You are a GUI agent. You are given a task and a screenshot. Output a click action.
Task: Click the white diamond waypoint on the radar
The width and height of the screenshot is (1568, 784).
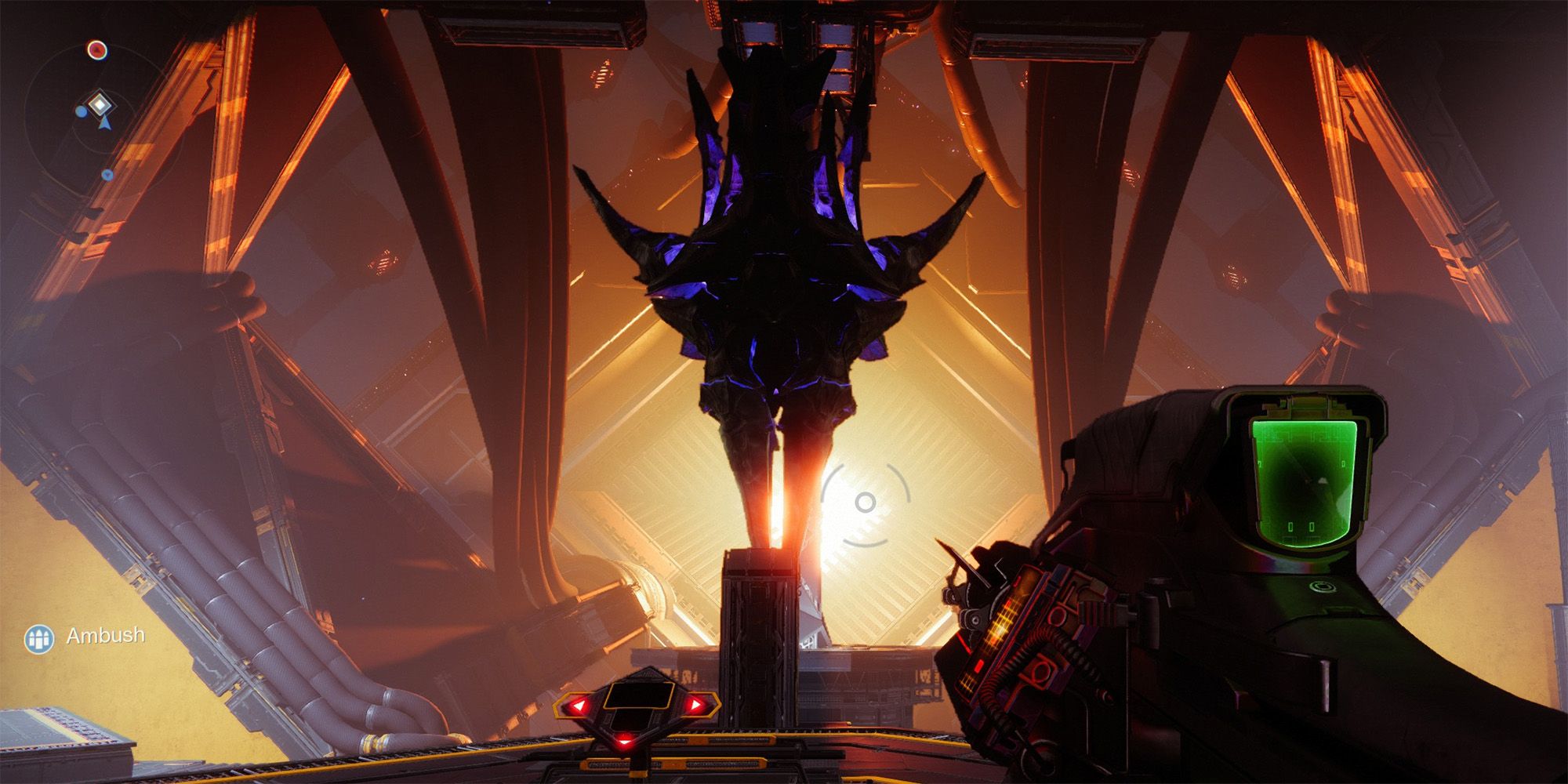click(99, 103)
